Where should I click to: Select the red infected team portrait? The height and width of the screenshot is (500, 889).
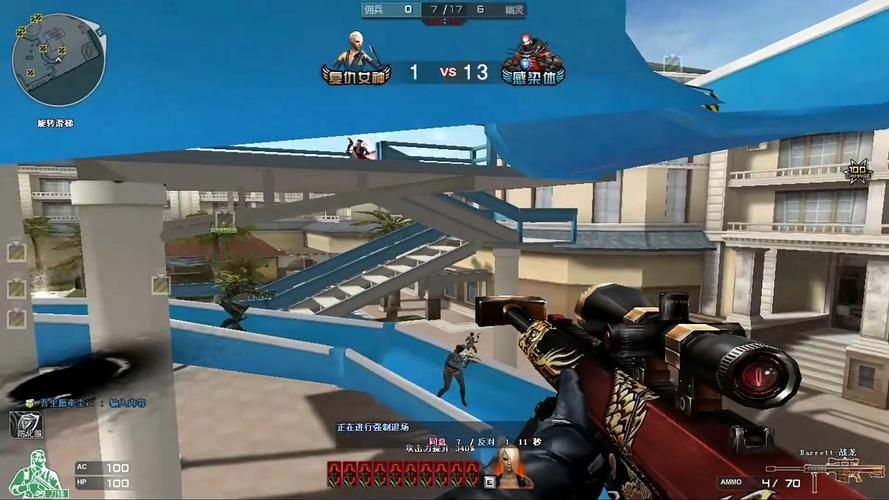pyautogui.click(x=532, y=53)
